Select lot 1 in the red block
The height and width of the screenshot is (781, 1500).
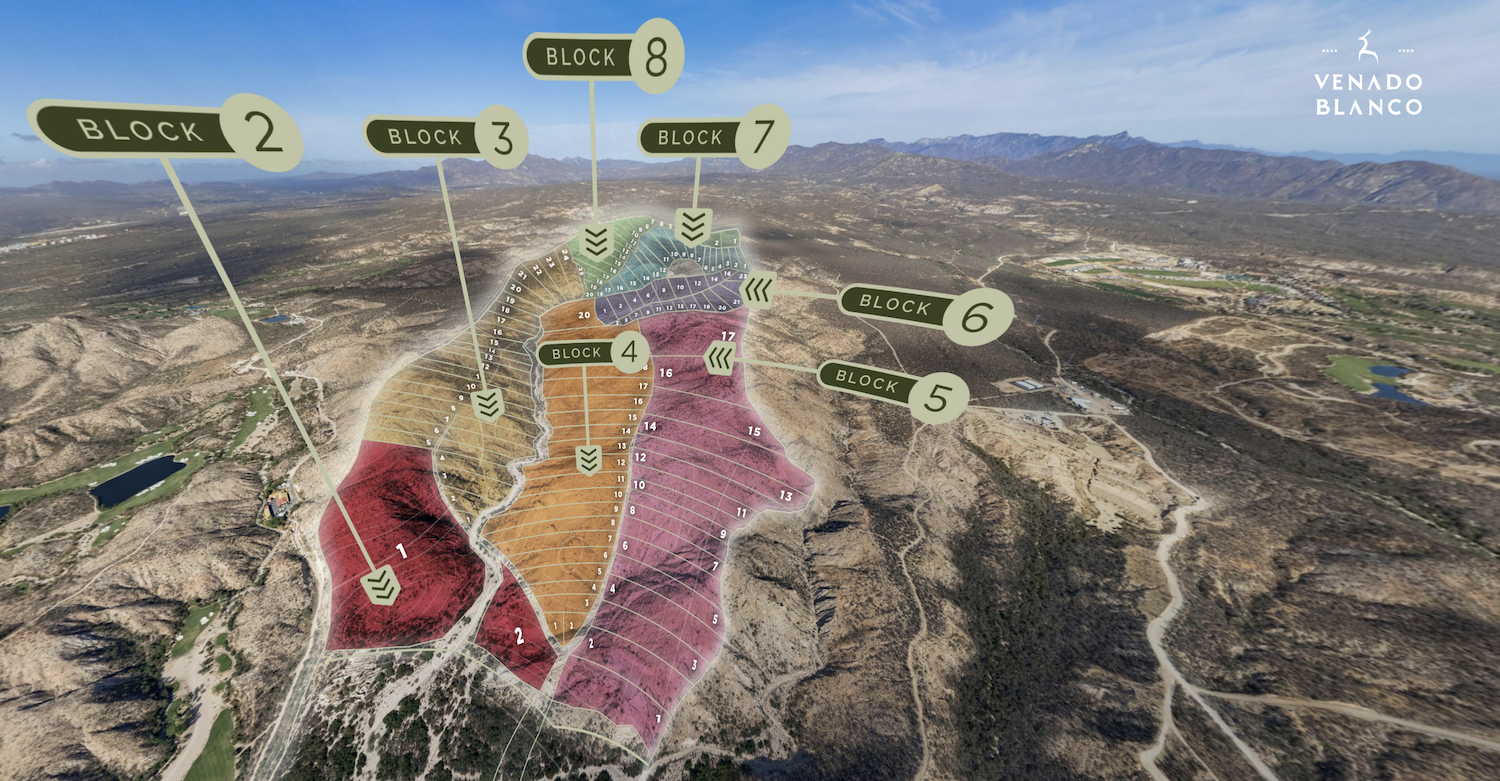click(x=401, y=551)
